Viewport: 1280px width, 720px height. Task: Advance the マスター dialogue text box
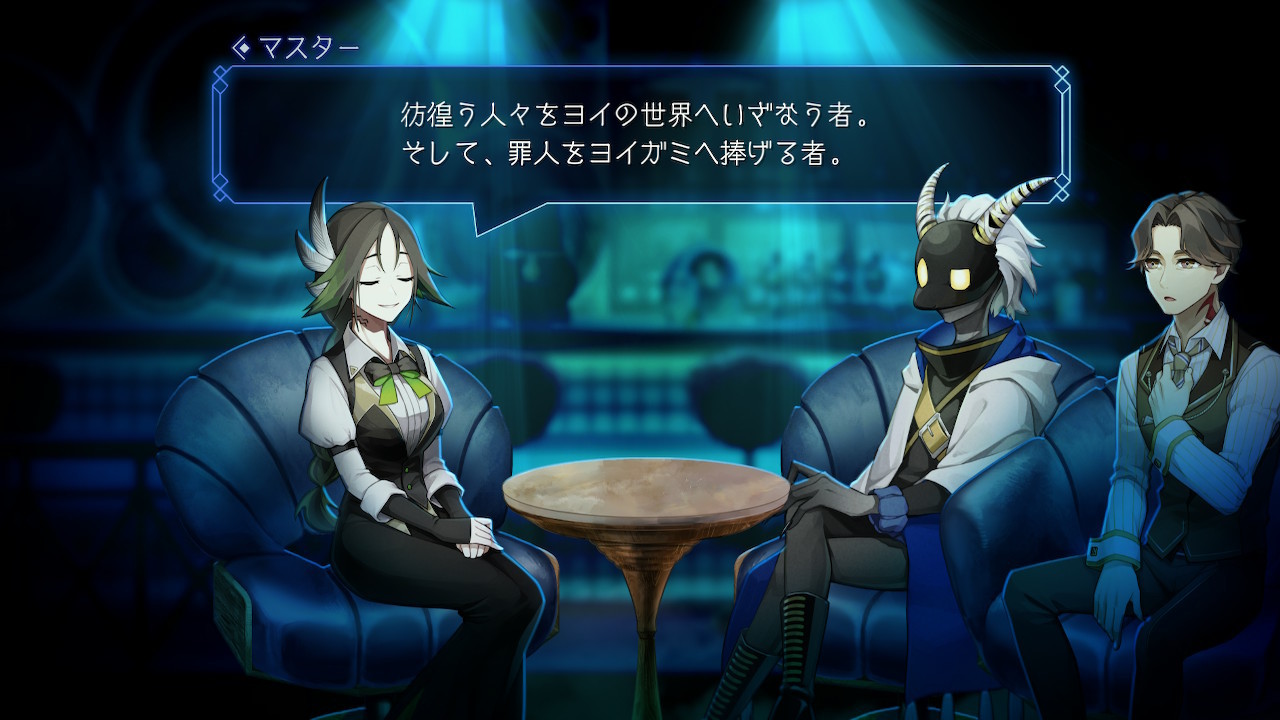(x=640, y=134)
